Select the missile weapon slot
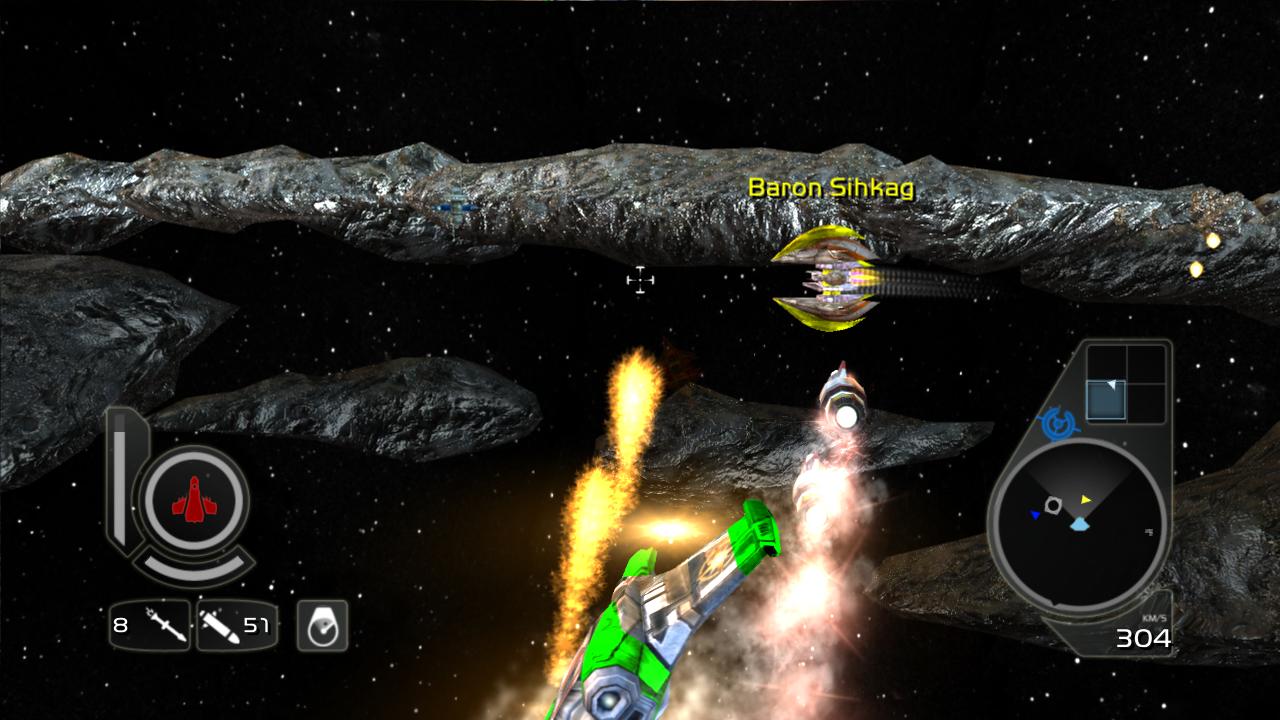Screen dimensions: 1280x720 coord(150,626)
